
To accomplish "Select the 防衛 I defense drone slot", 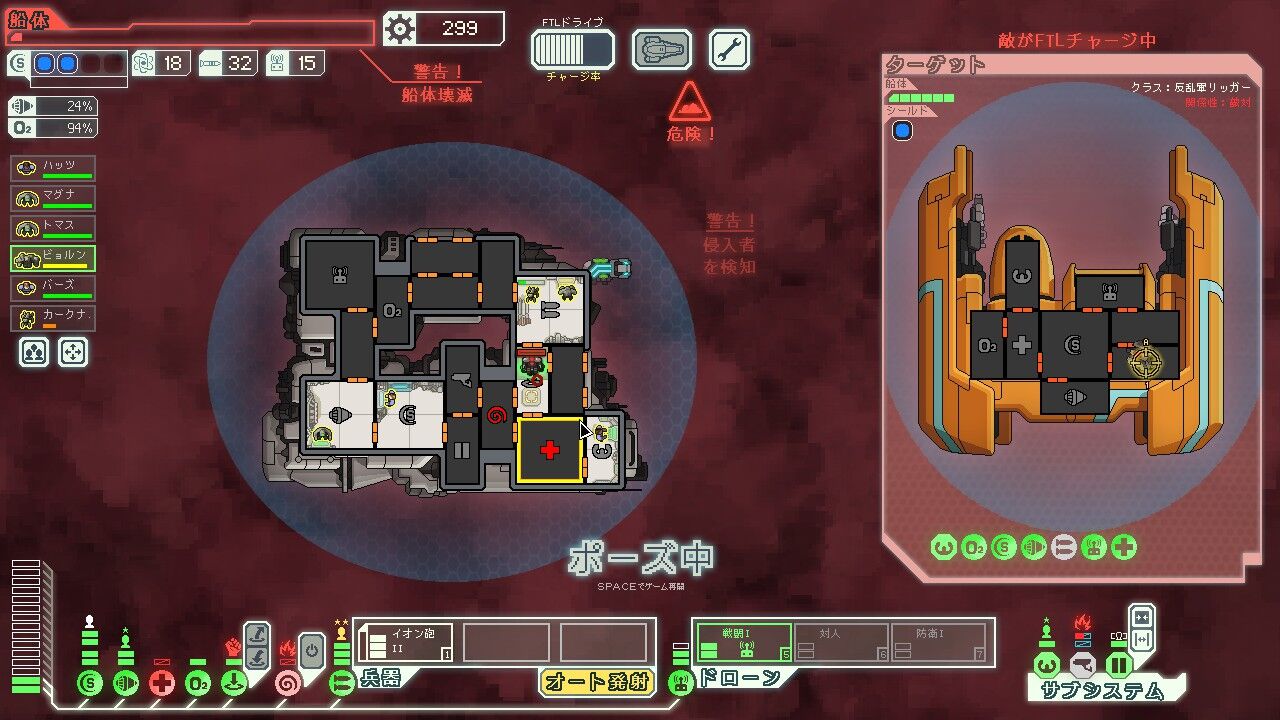I will click(x=938, y=641).
